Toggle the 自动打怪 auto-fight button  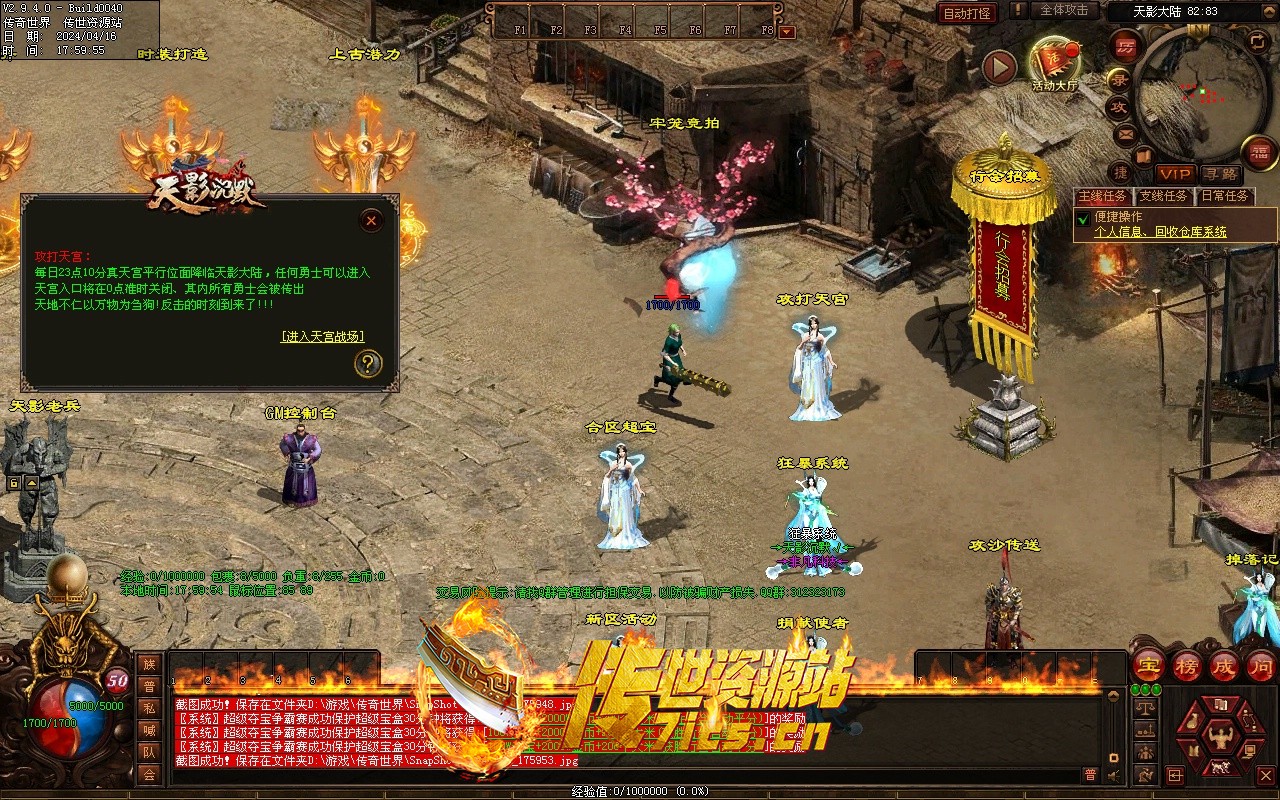pyautogui.click(x=967, y=13)
